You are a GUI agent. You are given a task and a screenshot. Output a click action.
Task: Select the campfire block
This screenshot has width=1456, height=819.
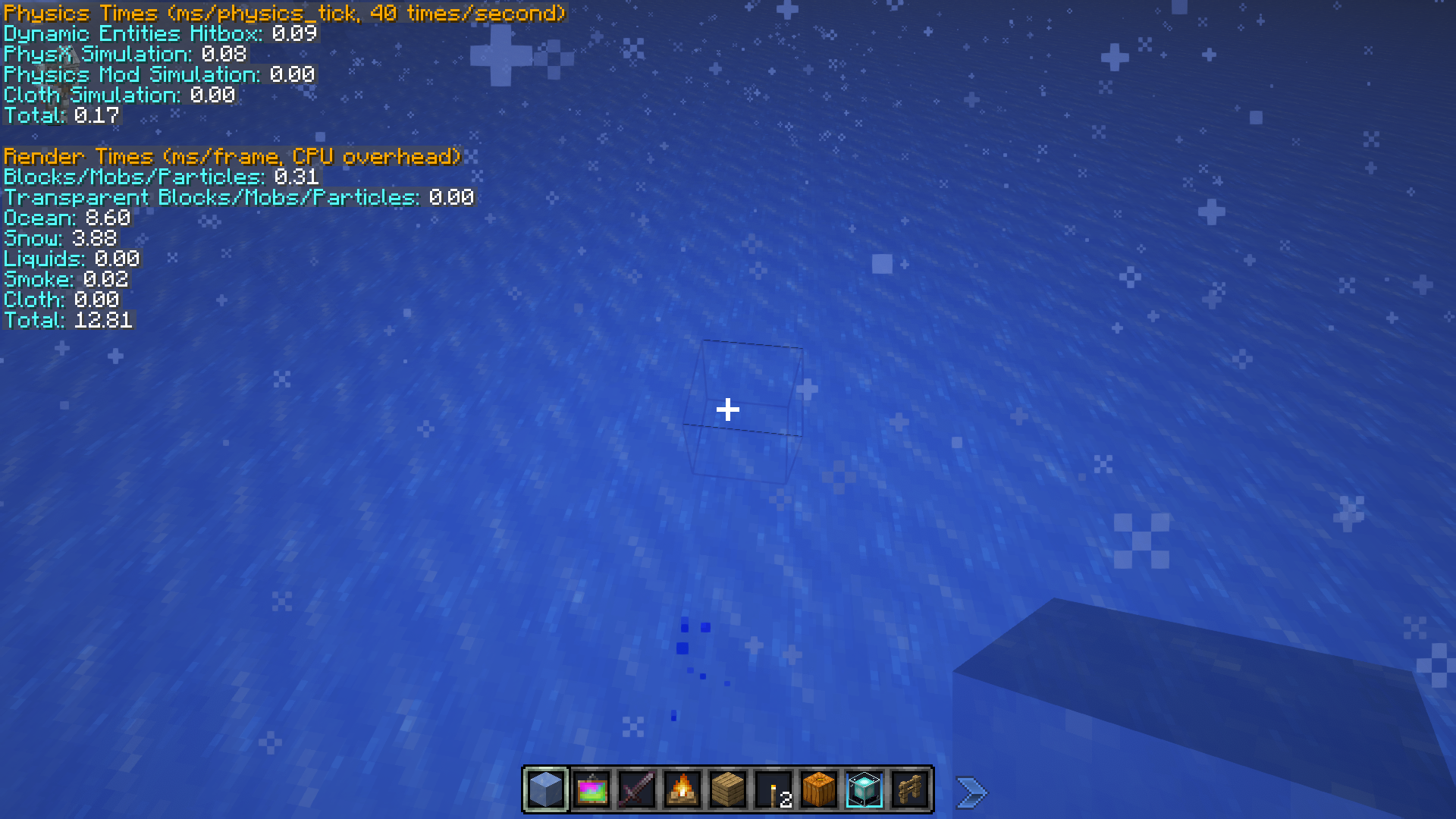pos(682,789)
